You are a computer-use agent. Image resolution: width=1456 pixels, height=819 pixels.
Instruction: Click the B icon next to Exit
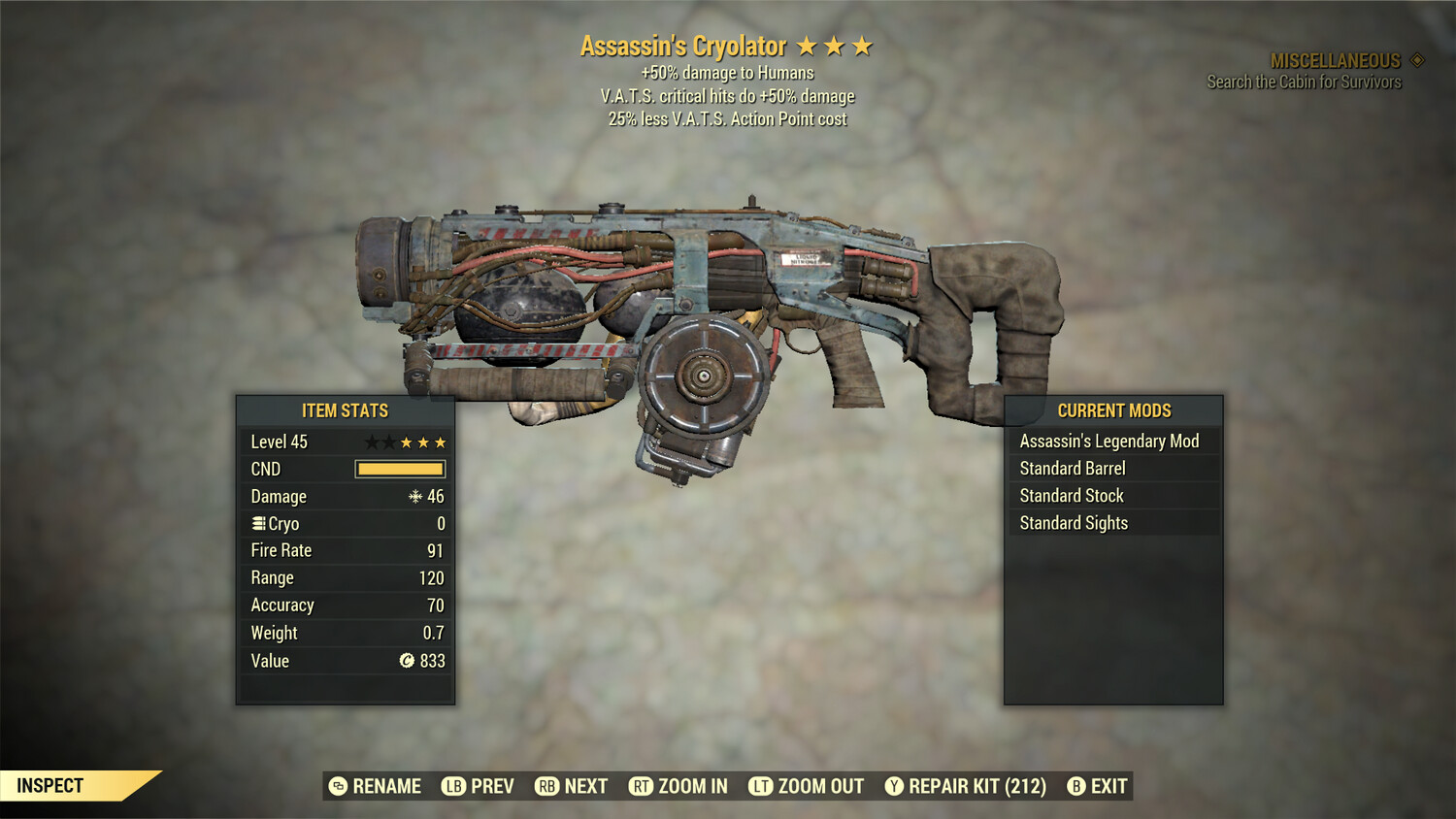click(1075, 786)
